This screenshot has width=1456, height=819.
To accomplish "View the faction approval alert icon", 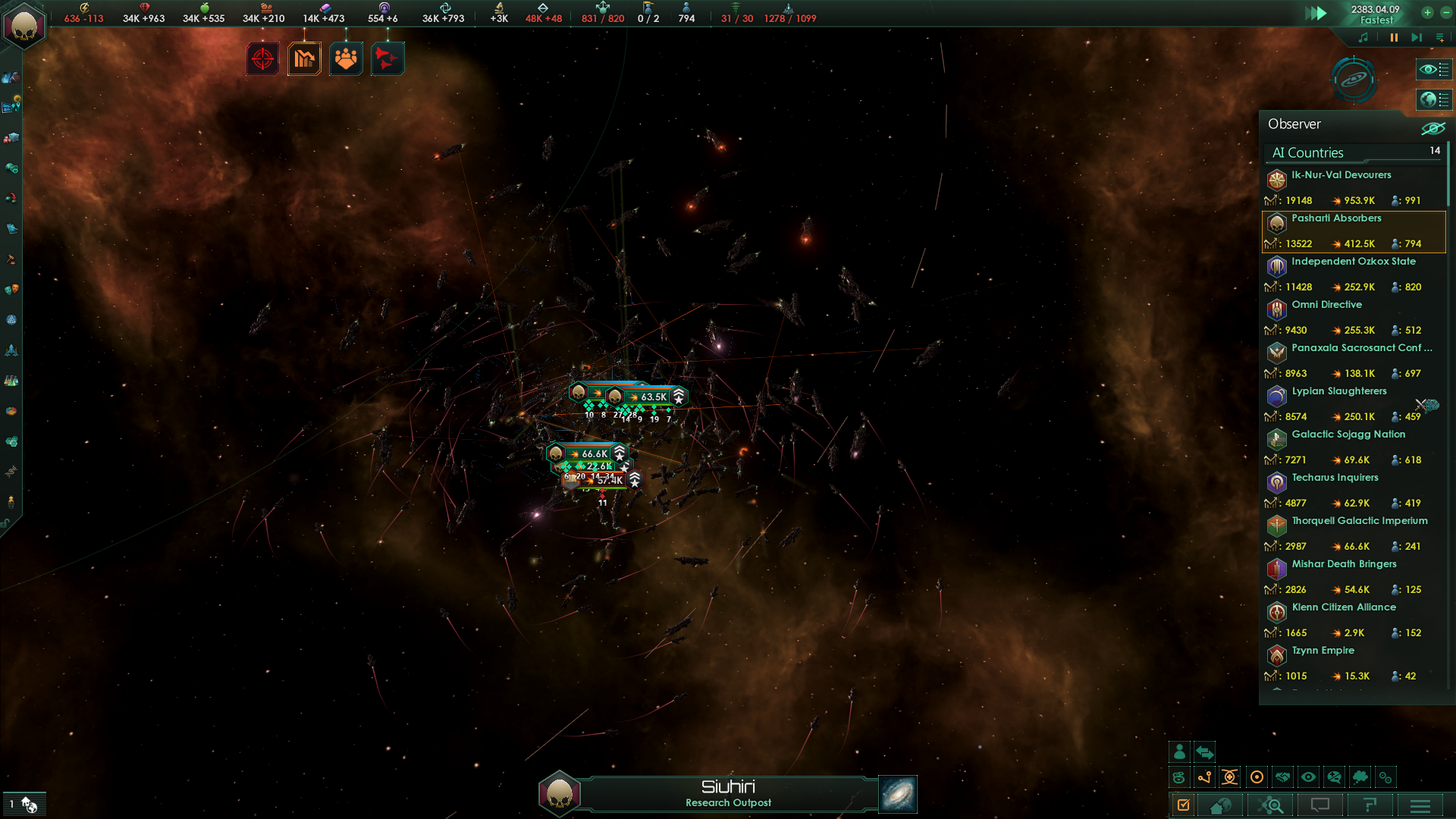I will (346, 58).
